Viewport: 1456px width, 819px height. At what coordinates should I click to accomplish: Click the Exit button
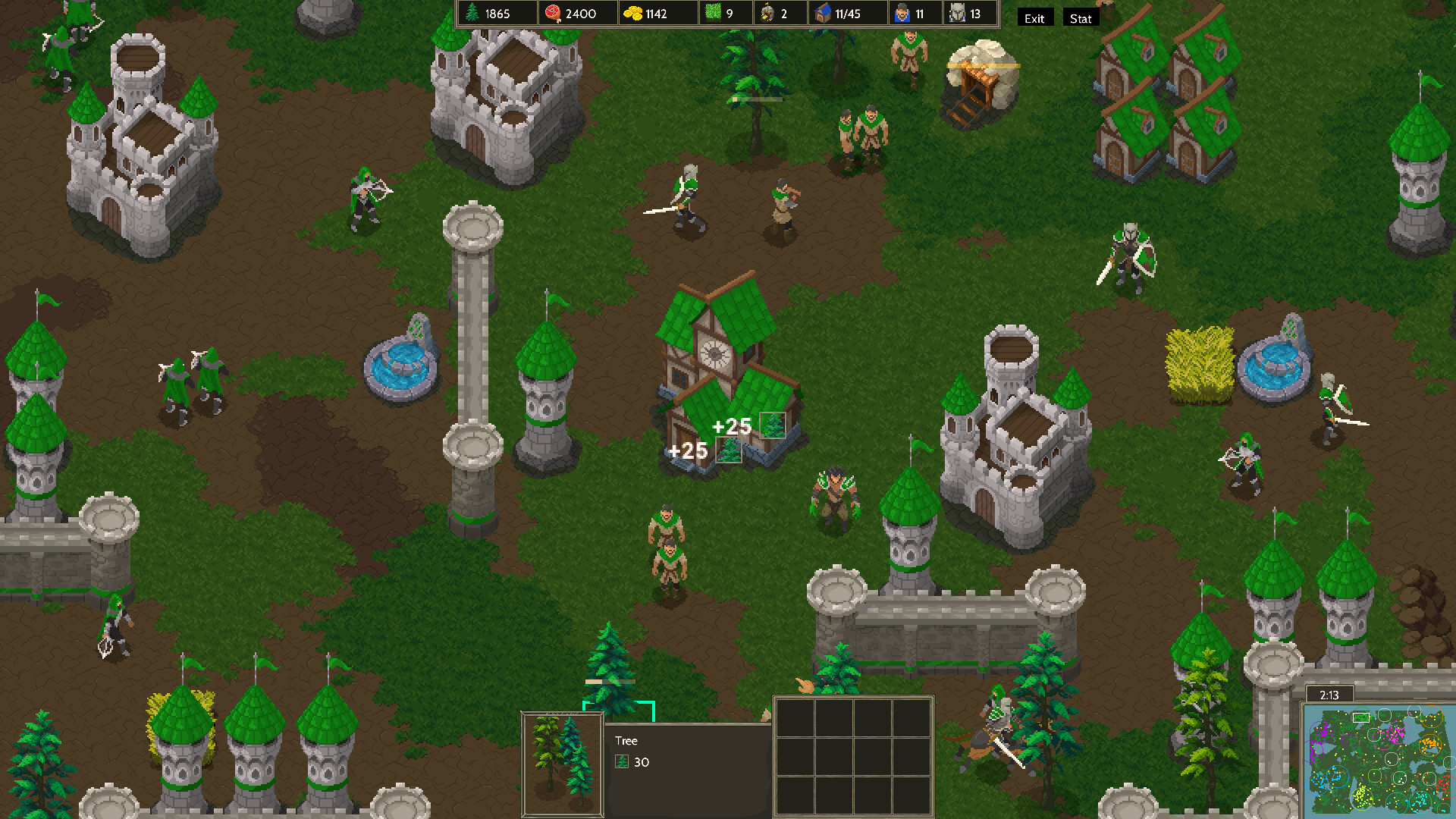tap(1035, 17)
